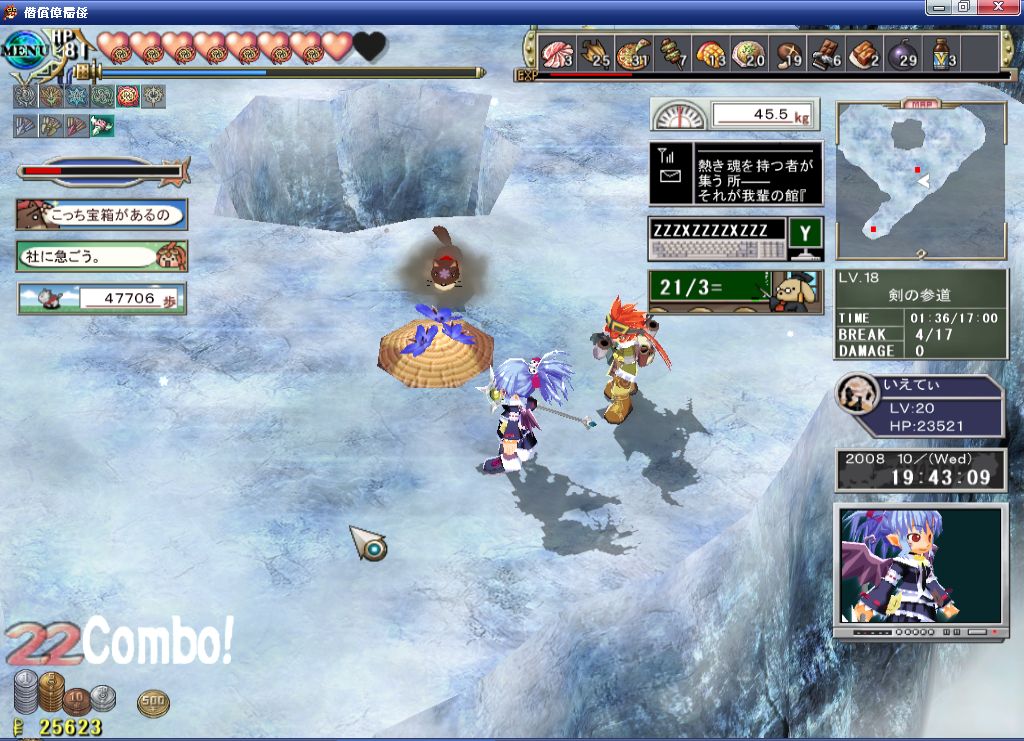Click the ice cave minimap
The image size is (1024, 741).
[920, 182]
